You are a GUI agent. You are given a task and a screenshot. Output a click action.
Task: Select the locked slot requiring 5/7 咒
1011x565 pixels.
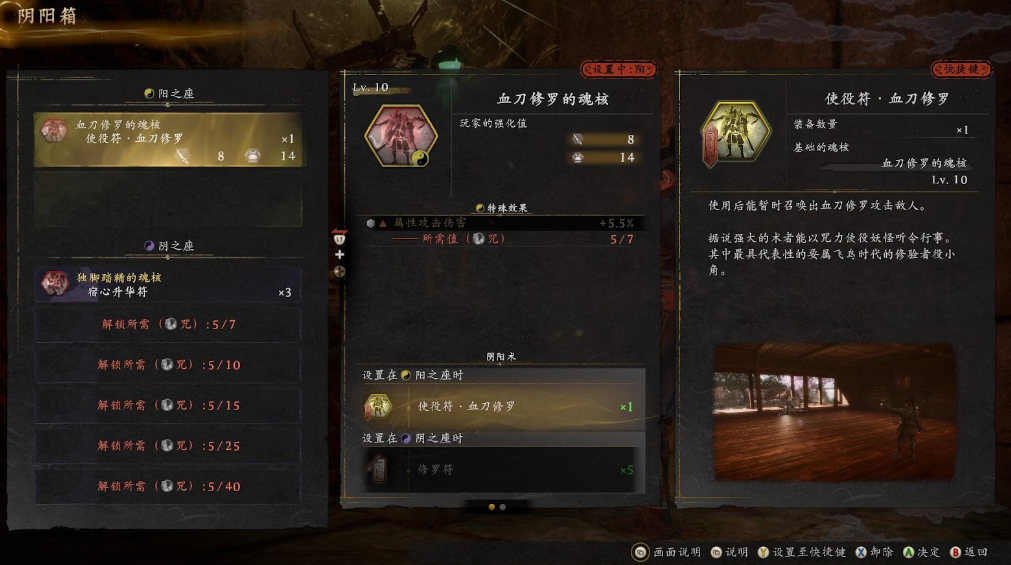(x=168, y=325)
